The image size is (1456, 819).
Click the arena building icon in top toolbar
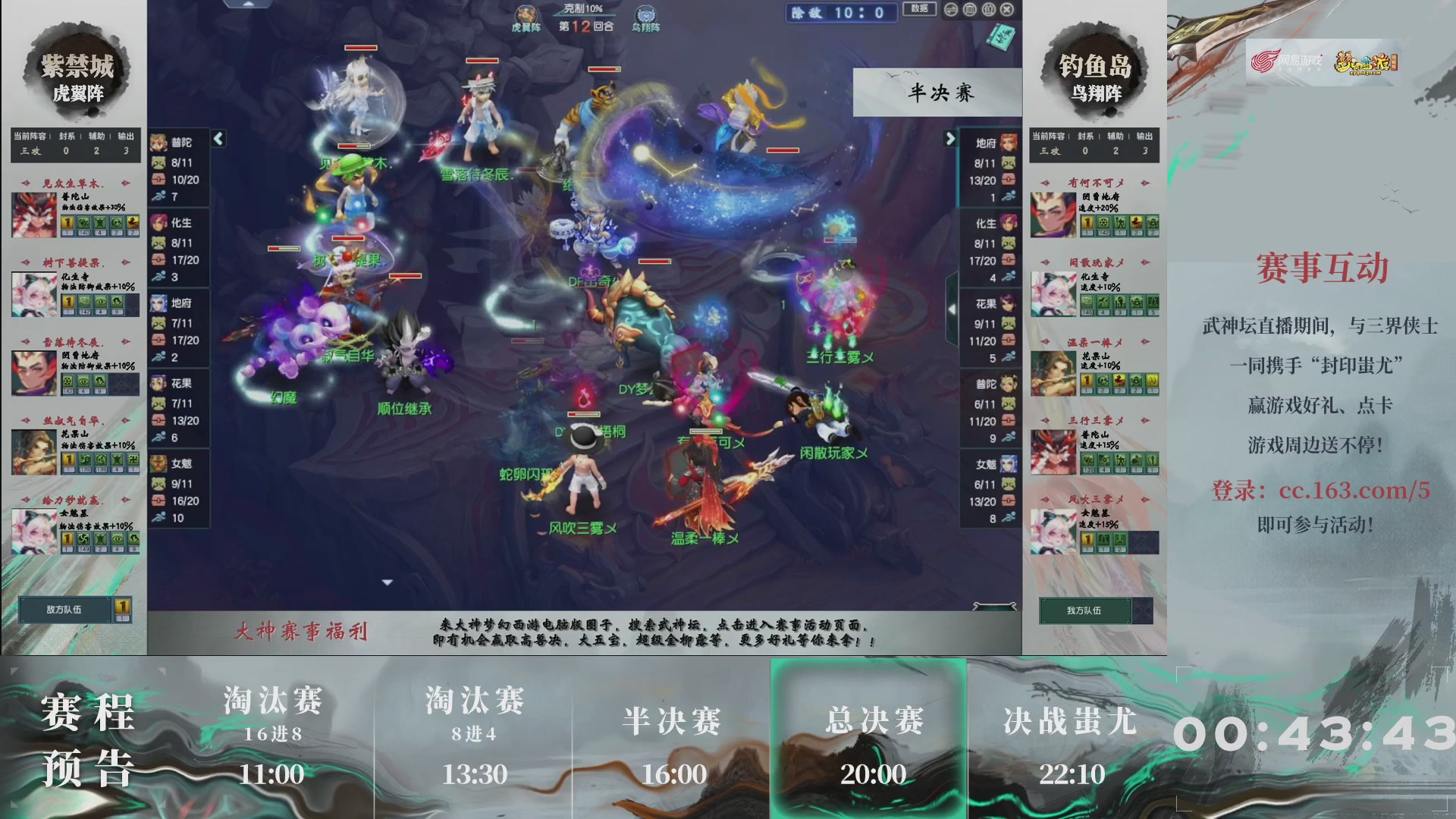tap(969, 11)
